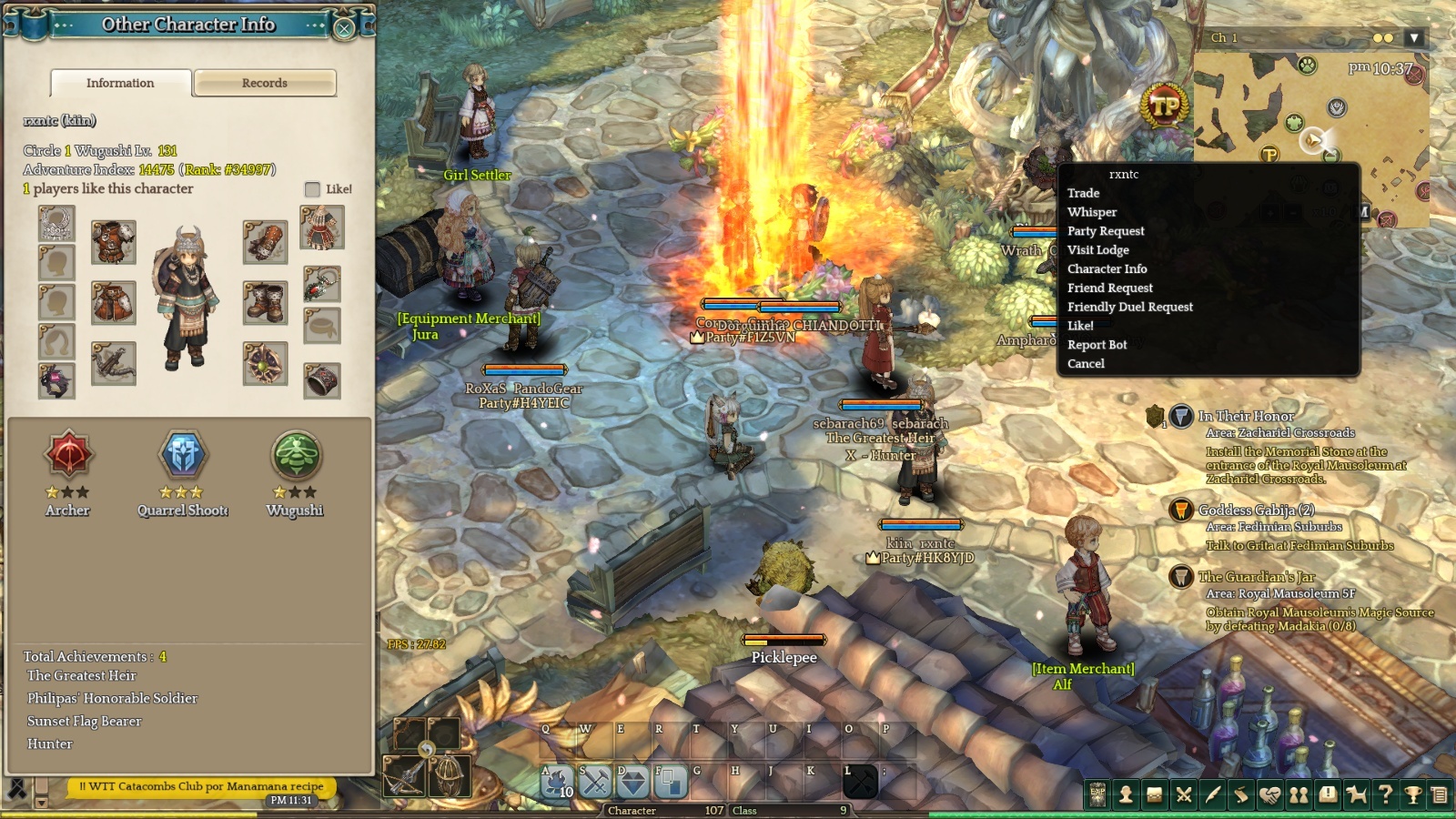The width and height of the screenshot is (1456, 819).
Task: Tick the Like! checkbox
Action: 312,189
